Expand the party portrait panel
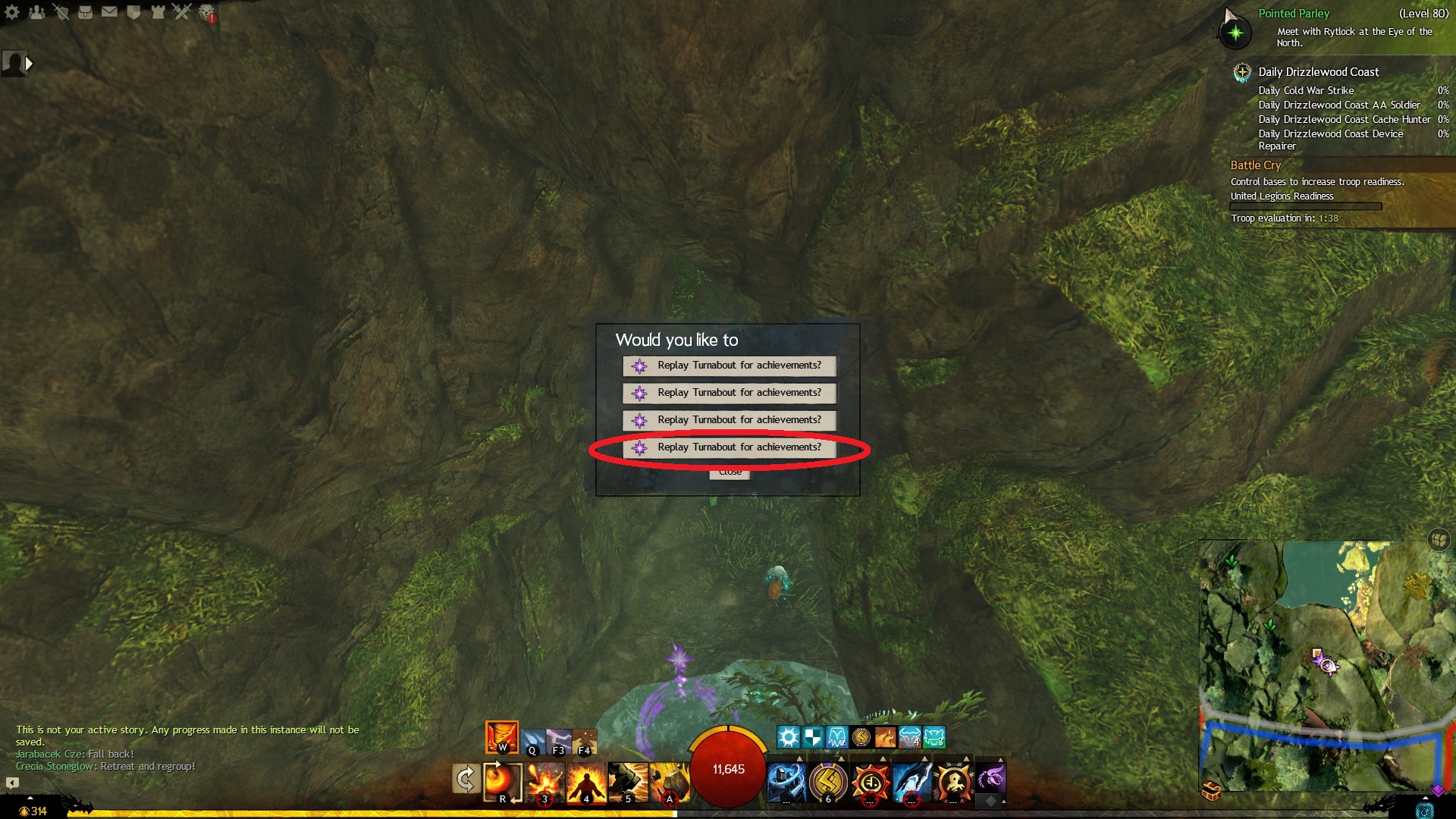Image resolution: width=1456 pixels, height=819 pixels. [x=29, y=64]
